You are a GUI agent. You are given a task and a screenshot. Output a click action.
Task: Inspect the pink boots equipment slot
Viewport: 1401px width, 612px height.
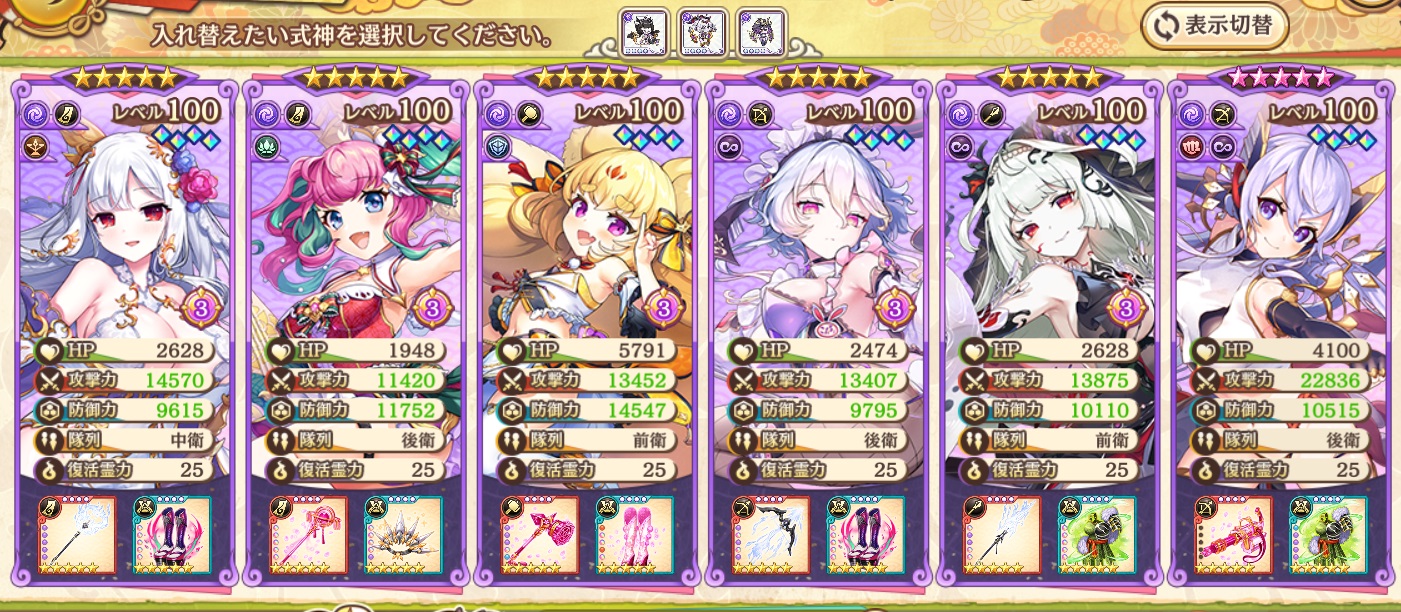click(634, 535)
